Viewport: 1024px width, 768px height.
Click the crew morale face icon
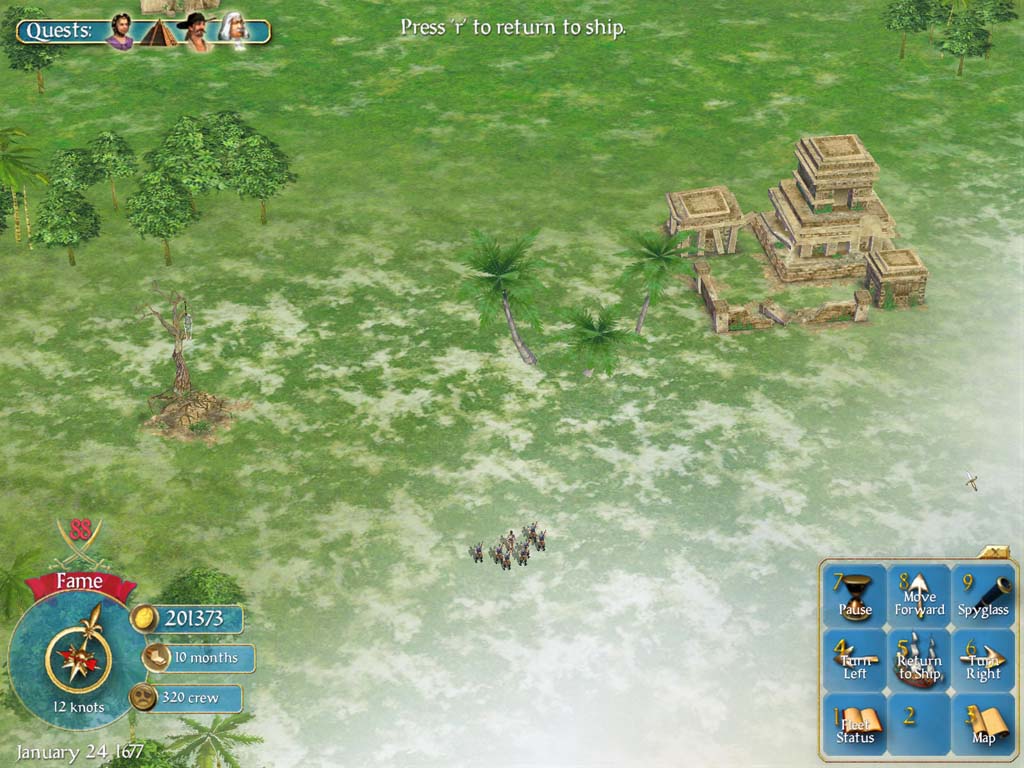tap(144, 697)
